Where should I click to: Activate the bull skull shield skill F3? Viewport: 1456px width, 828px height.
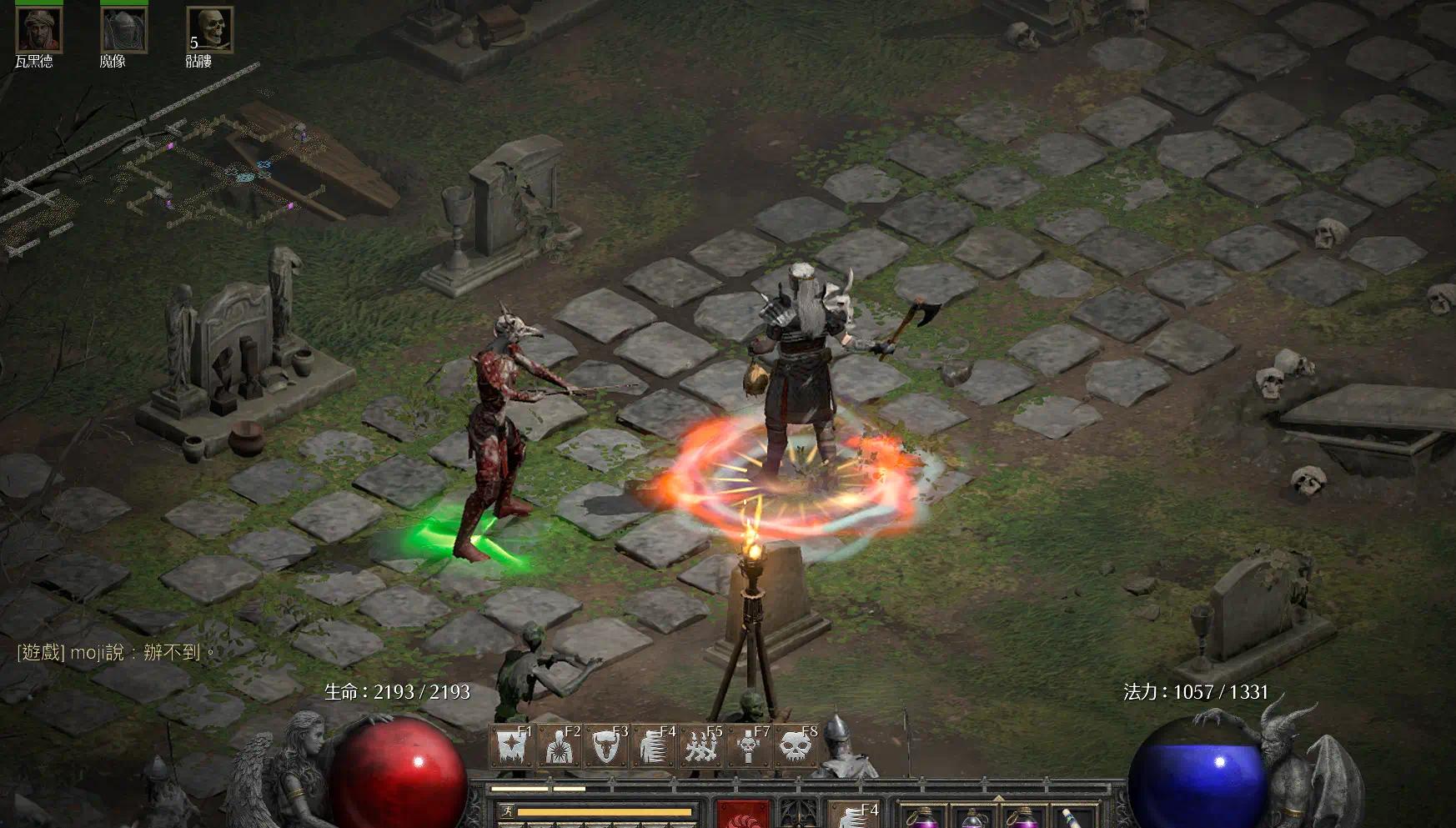coord(607,746)
